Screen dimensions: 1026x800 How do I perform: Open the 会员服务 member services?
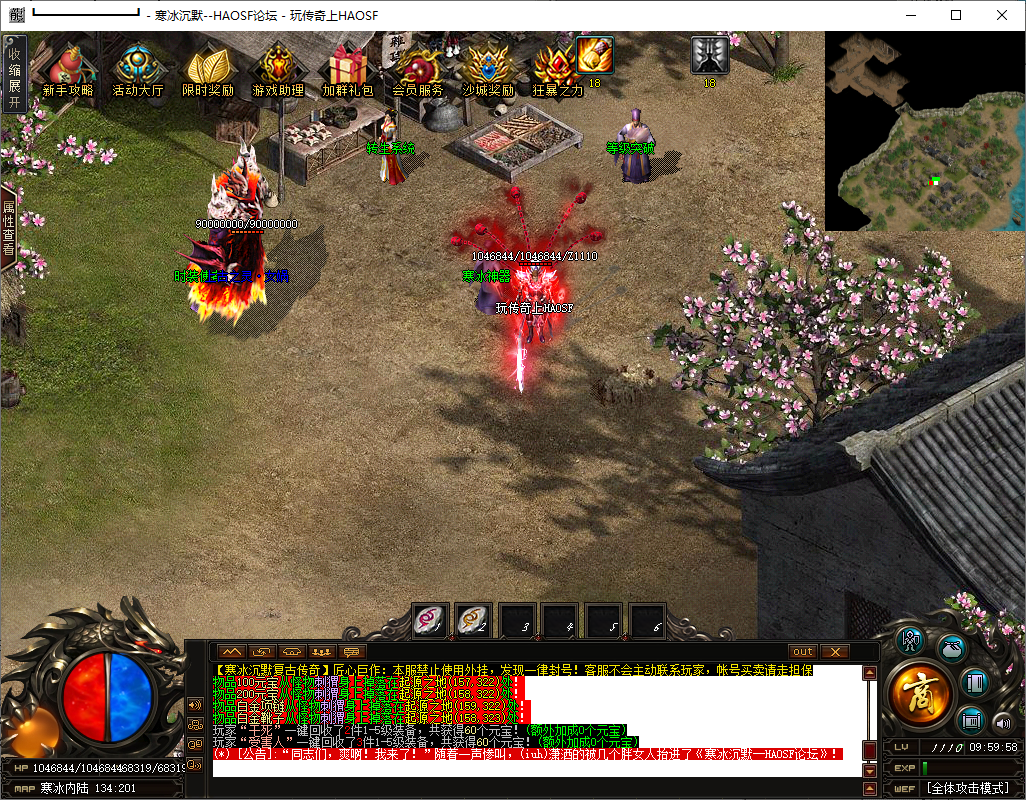pyautogui.click(x=418, y=68)
